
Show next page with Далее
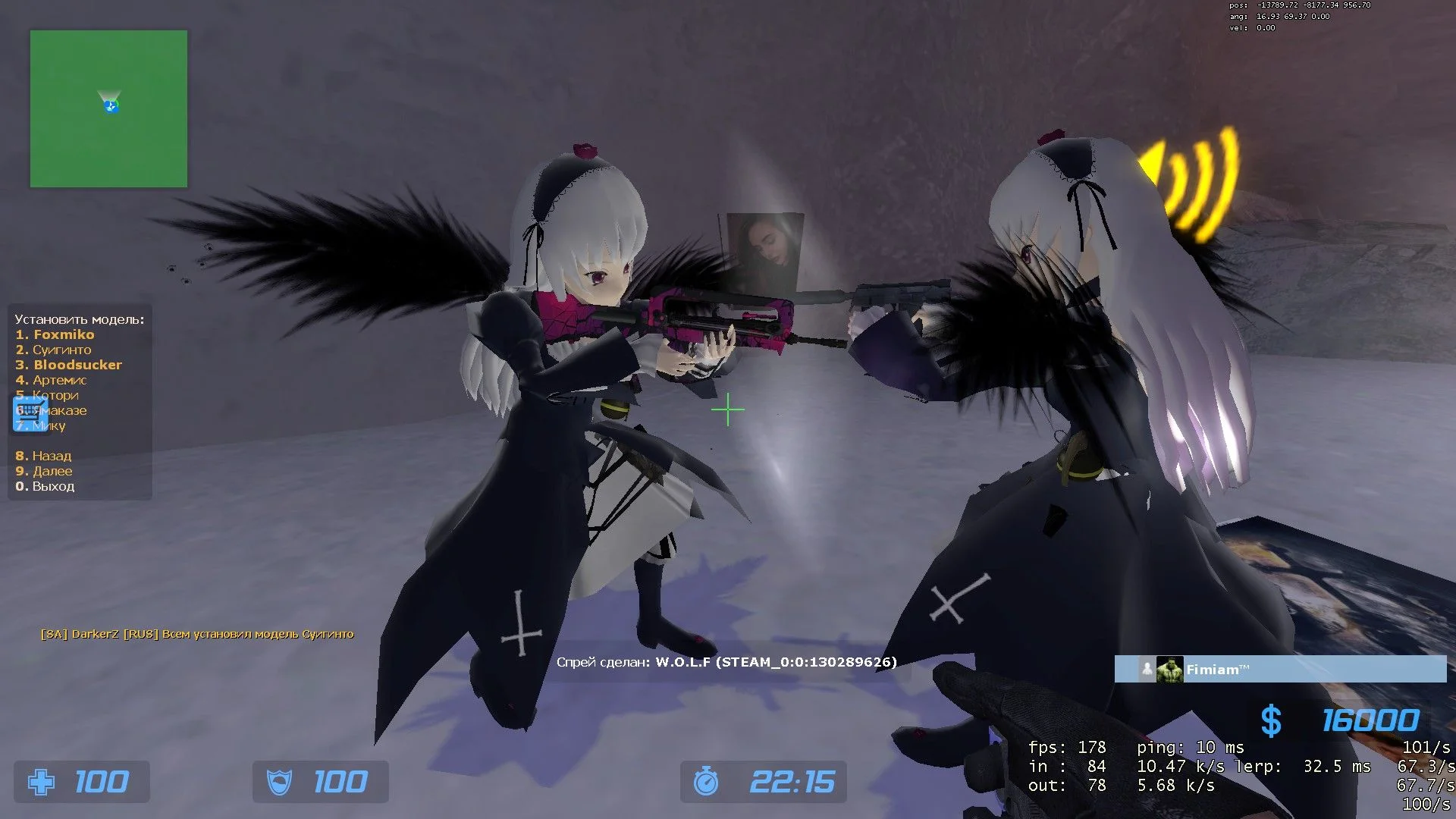click(52, 471)
